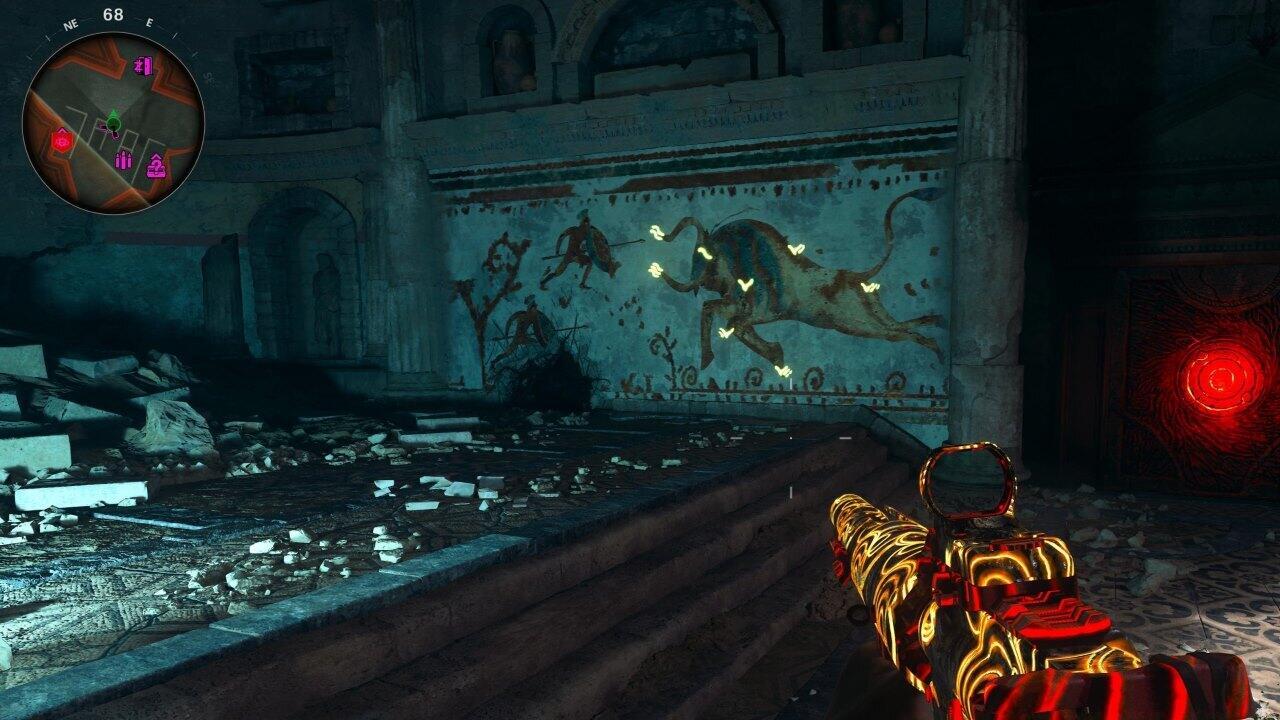The height and width of the screenshot is (720, 1280).
Task: Select the NE direction on the compass
Action: pyautogui.click(x=70, y=25)
